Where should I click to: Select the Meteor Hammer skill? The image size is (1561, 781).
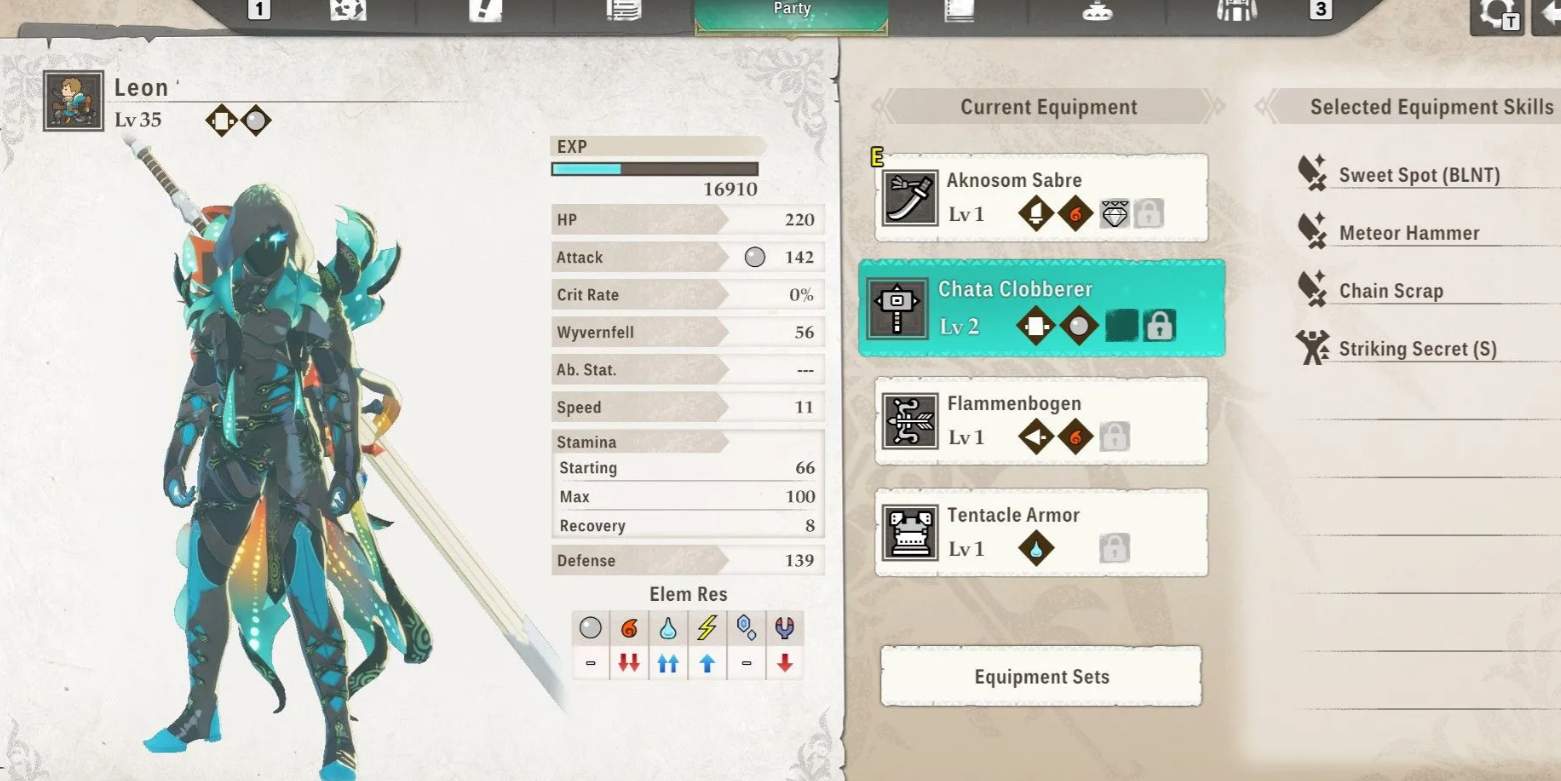pos(1408,234)
